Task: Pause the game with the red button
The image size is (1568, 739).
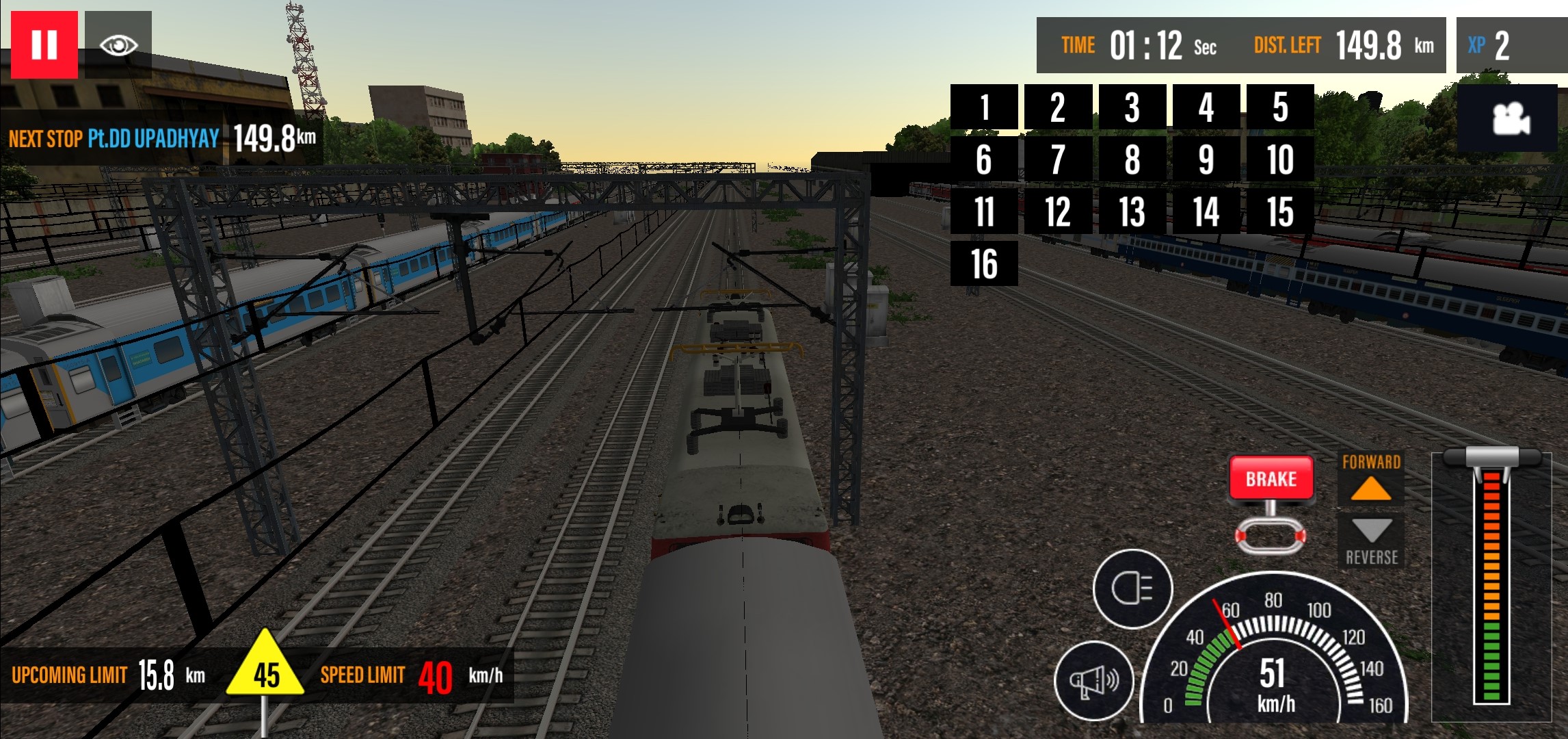Action: (x=44, y=44)
